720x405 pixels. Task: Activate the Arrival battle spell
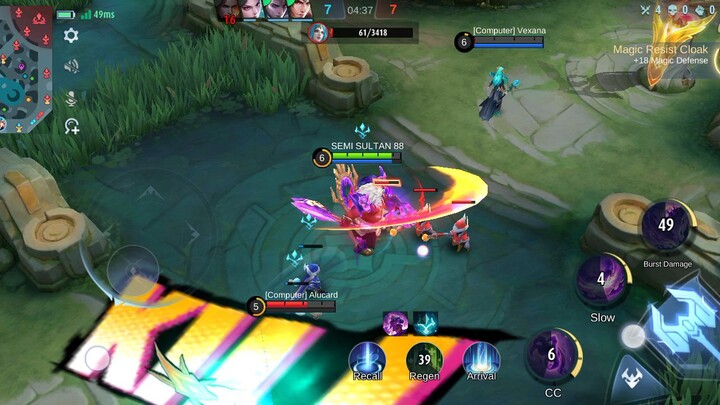(481, 359)
